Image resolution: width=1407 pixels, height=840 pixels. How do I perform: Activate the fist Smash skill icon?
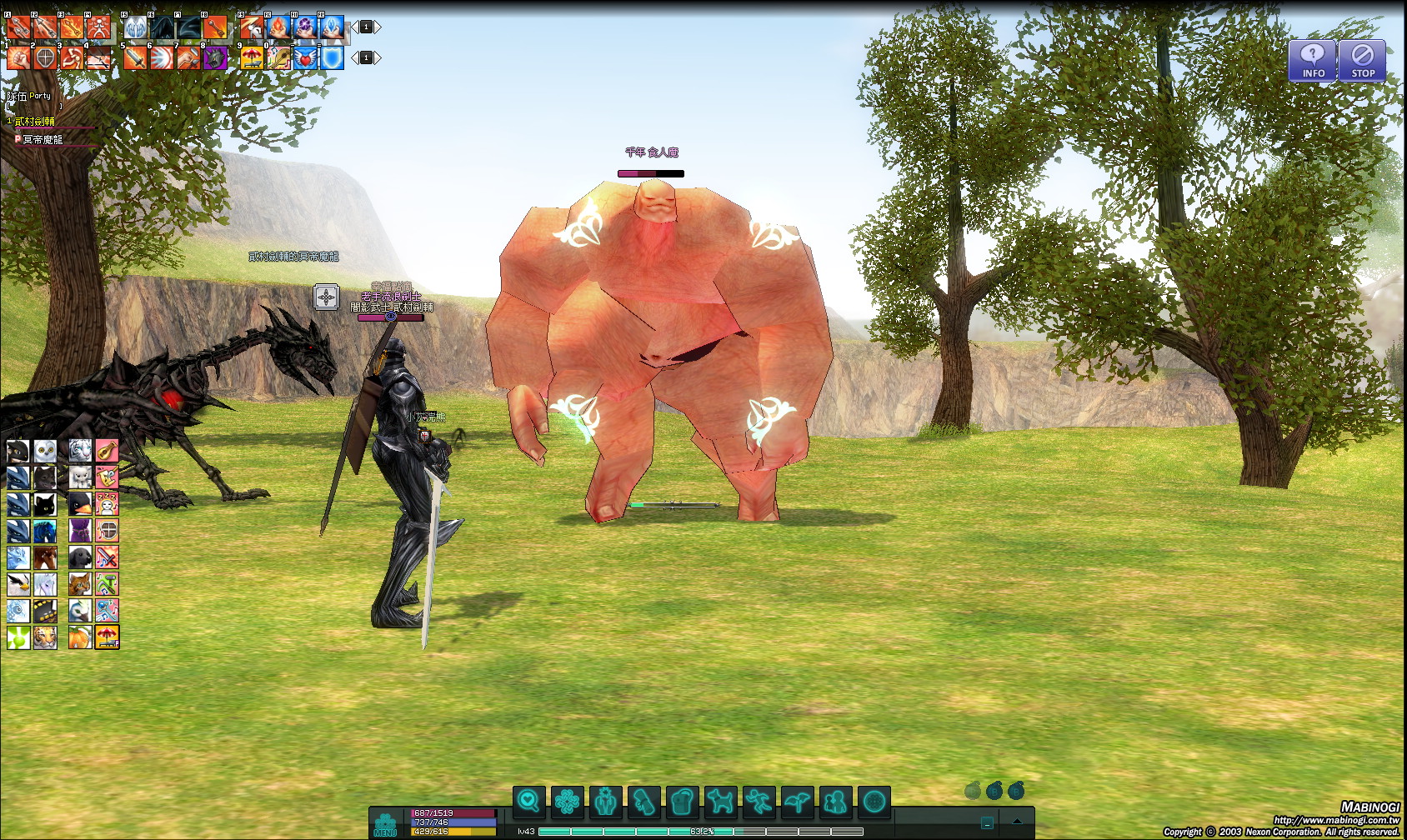coord(18,57)
